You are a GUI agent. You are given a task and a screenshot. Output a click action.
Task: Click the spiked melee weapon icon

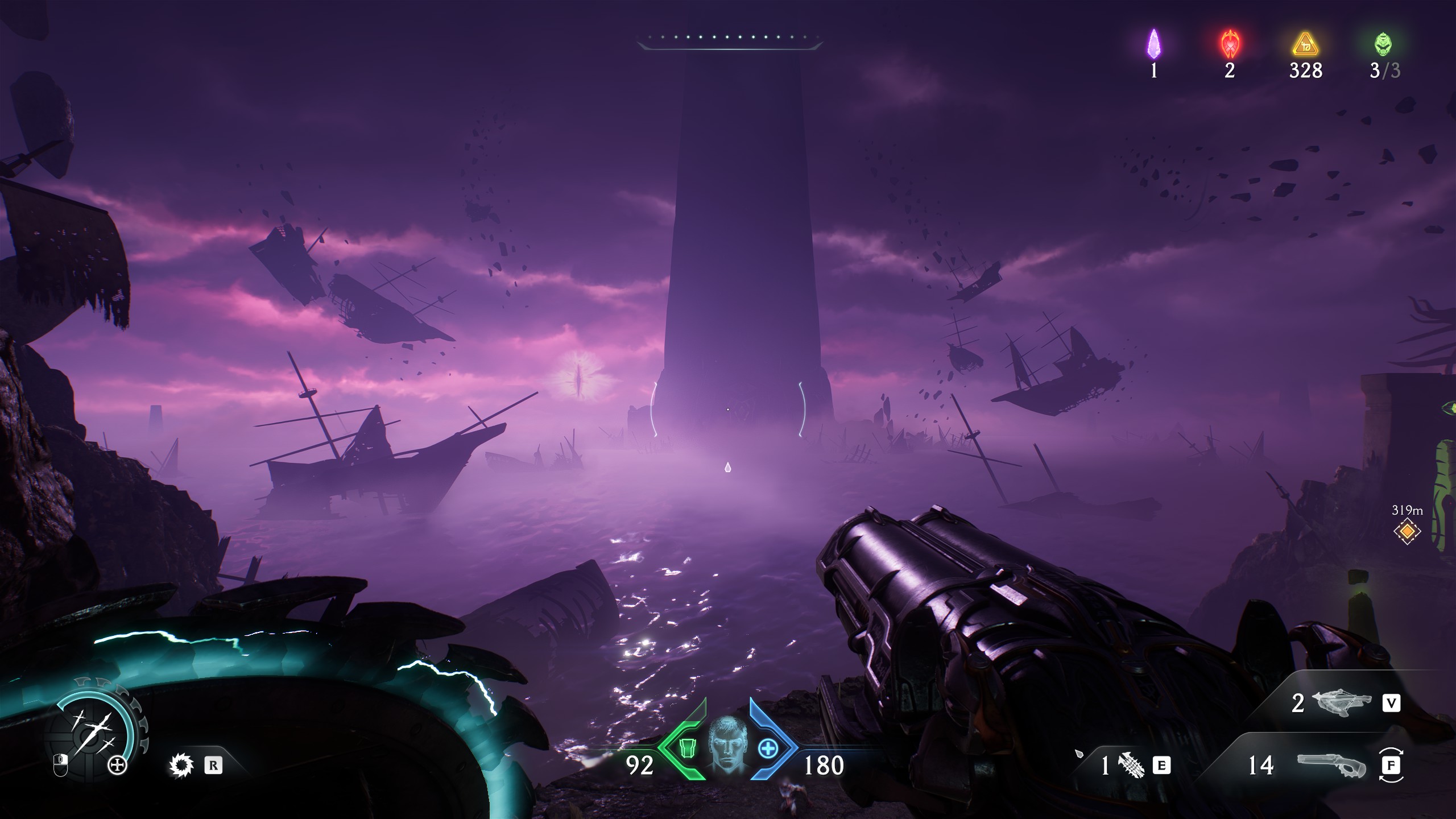1131,766
